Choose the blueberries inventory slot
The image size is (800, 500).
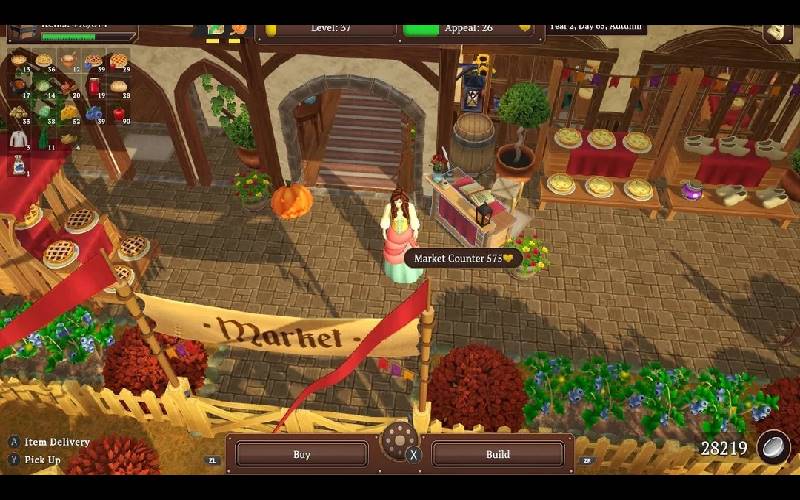94,113
